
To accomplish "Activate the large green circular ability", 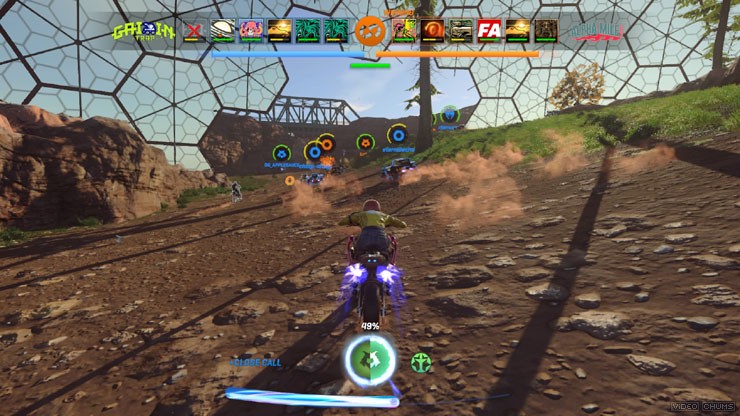I will click(x=368, y=361).
